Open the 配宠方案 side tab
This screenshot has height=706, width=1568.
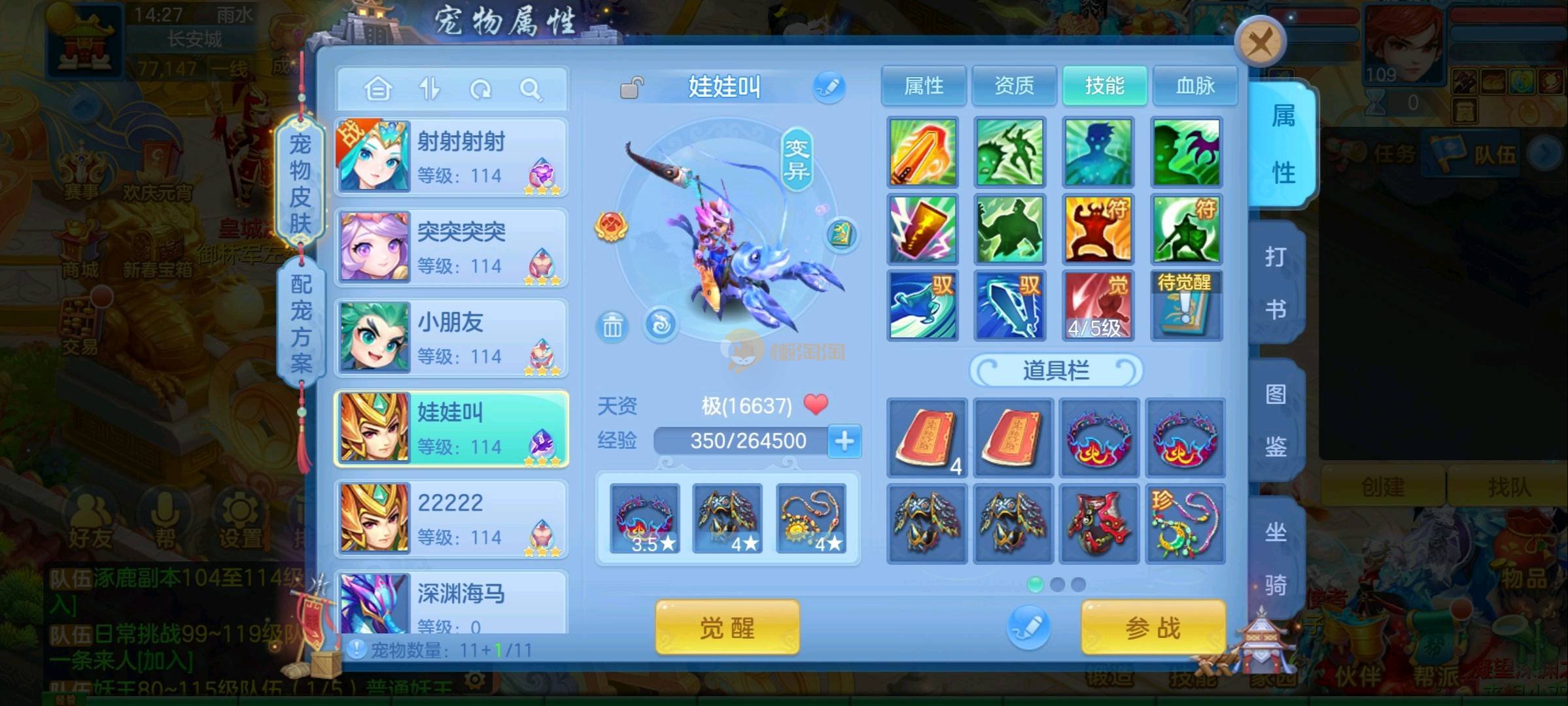point(301,322)
